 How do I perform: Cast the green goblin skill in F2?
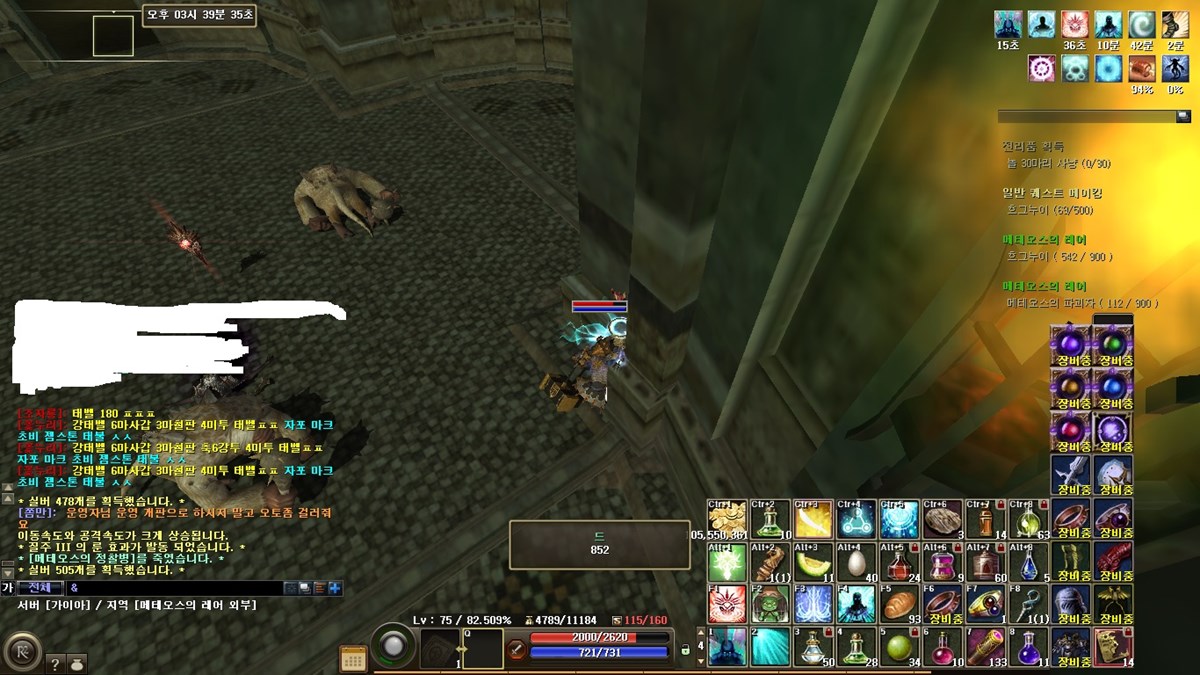(x=770, y=604)
